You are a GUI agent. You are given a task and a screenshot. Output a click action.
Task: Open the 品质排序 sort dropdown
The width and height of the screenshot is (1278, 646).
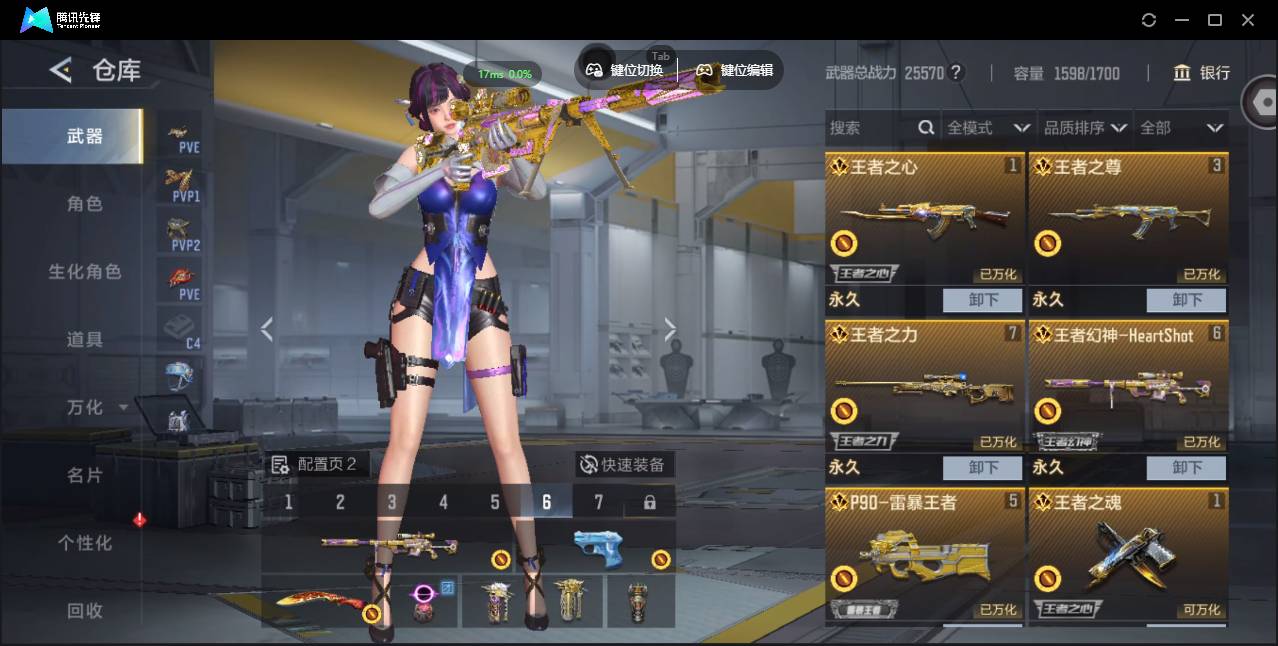coord(1085,128)
